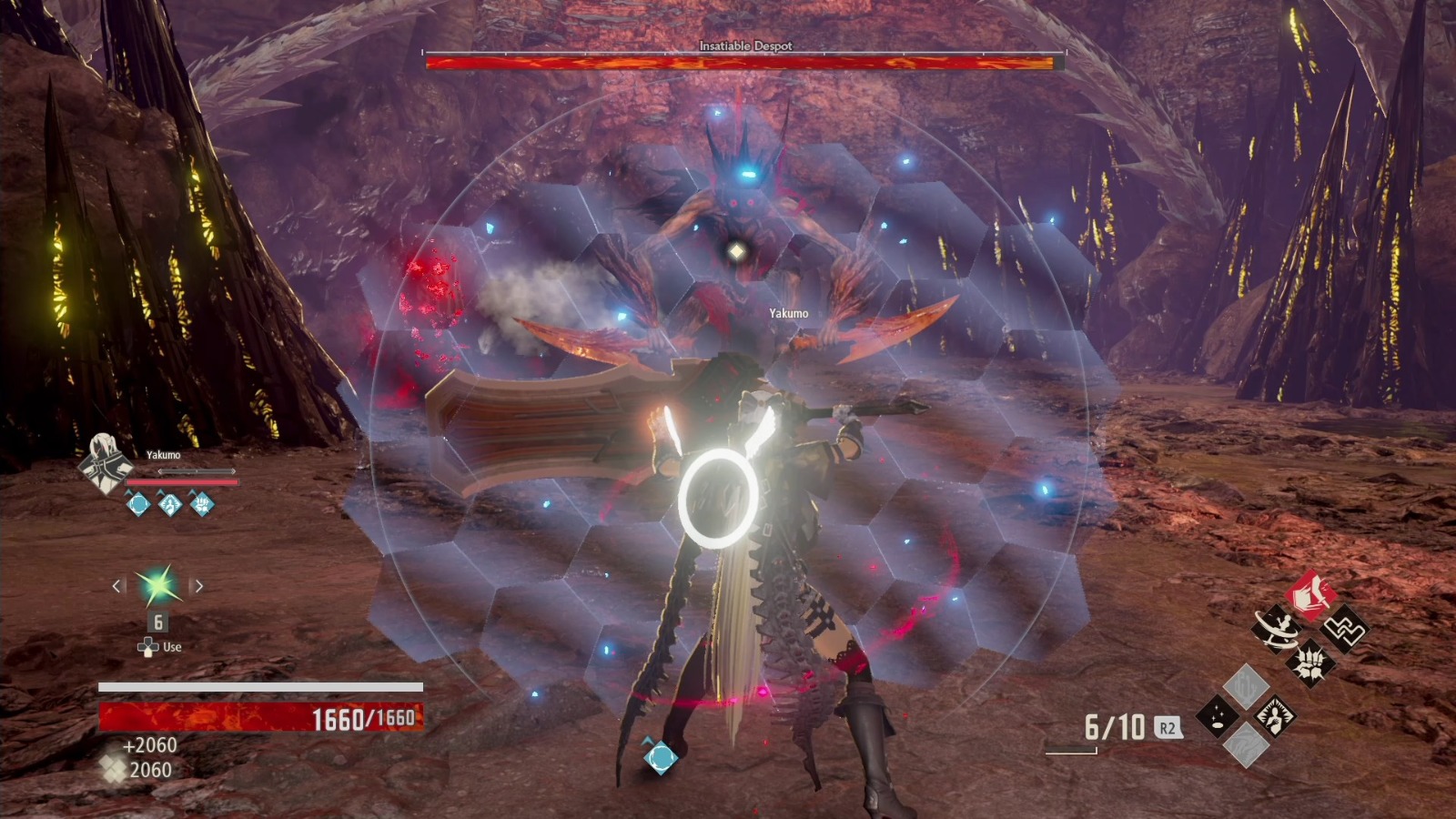Use the glowing figure gift
The width and height of the screenshot is (1456, 819).
tap(1274, 716)
